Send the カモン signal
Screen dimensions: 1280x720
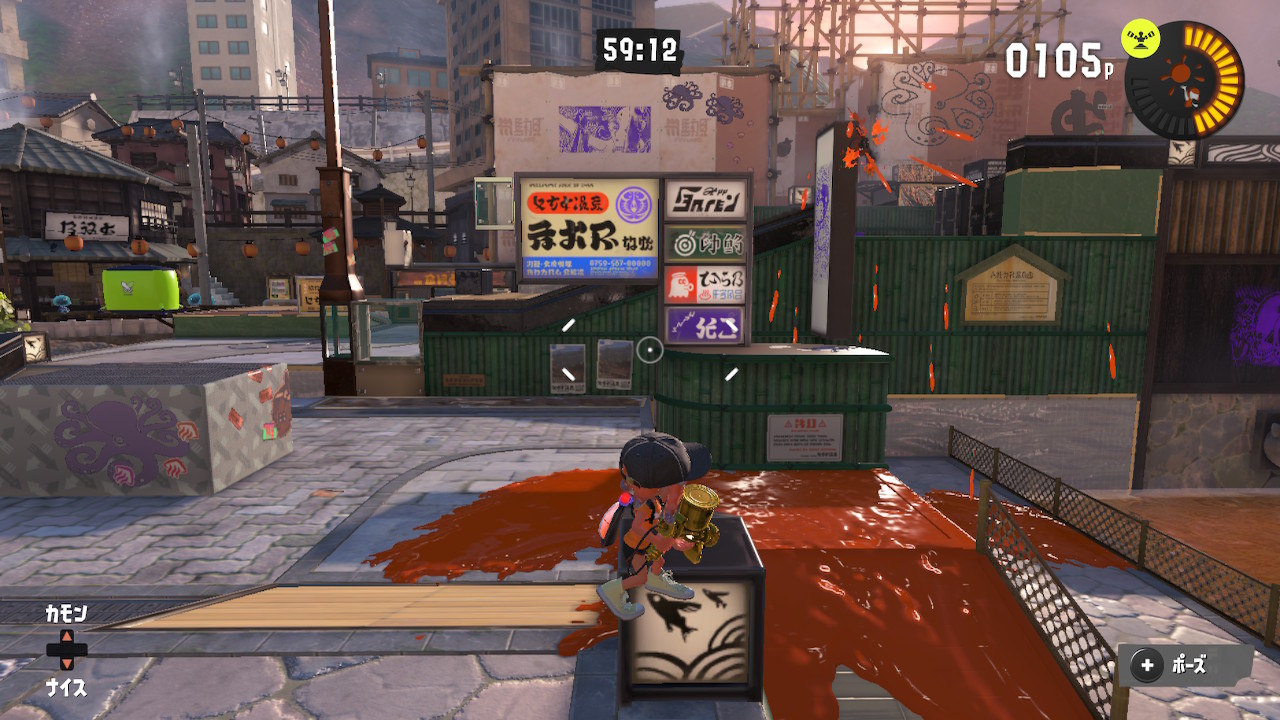[66, 614]
